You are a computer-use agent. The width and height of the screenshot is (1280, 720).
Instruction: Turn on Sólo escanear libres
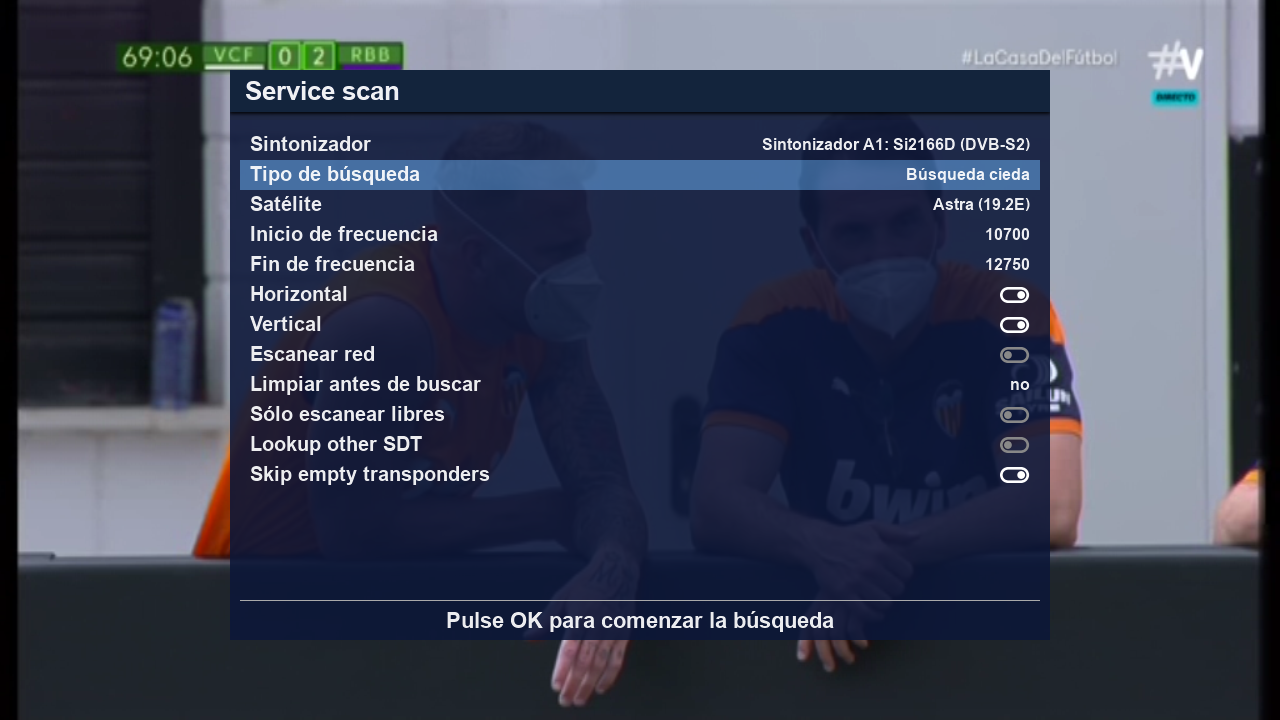tap(1014, 415)
